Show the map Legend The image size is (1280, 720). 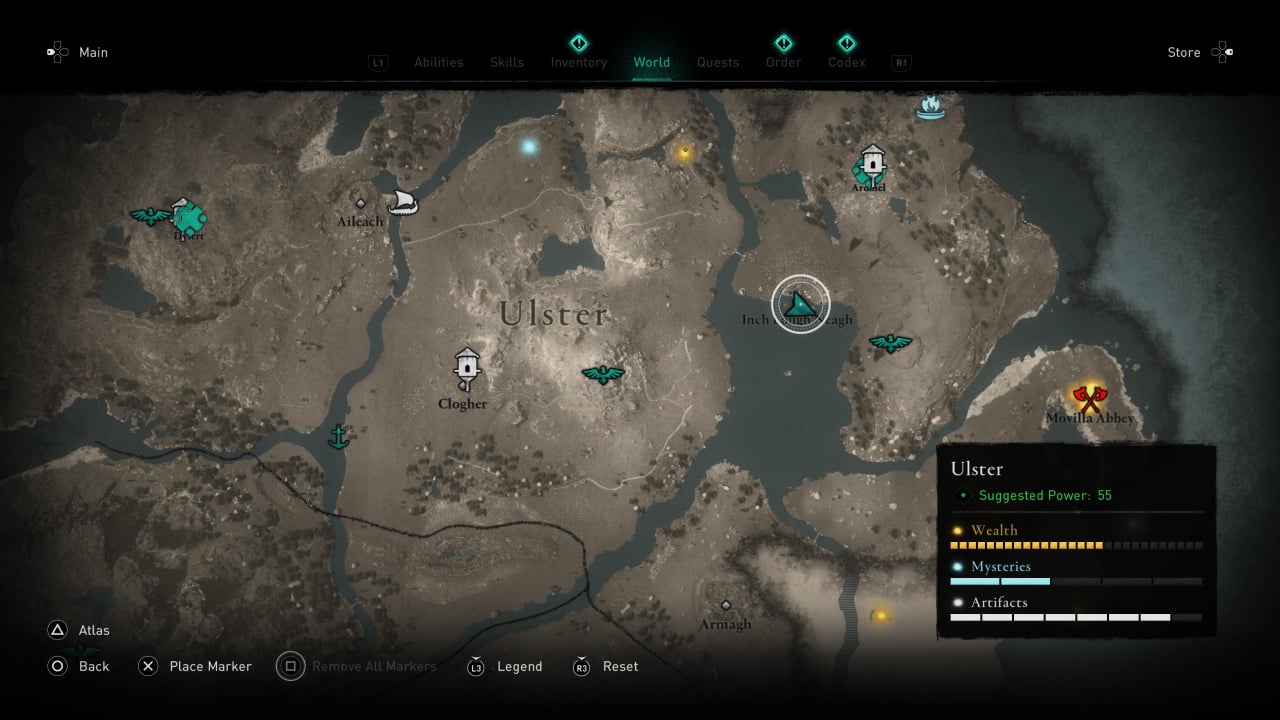519,666
